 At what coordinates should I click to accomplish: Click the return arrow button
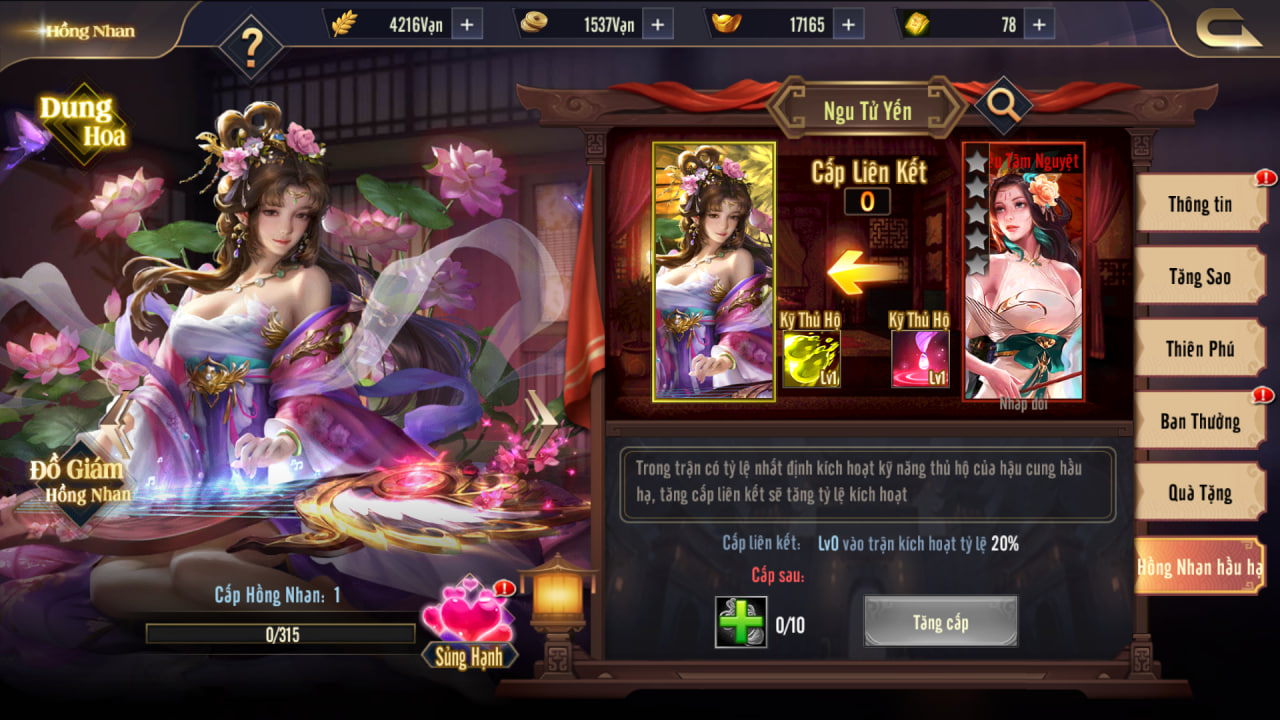click(1228, 29)
